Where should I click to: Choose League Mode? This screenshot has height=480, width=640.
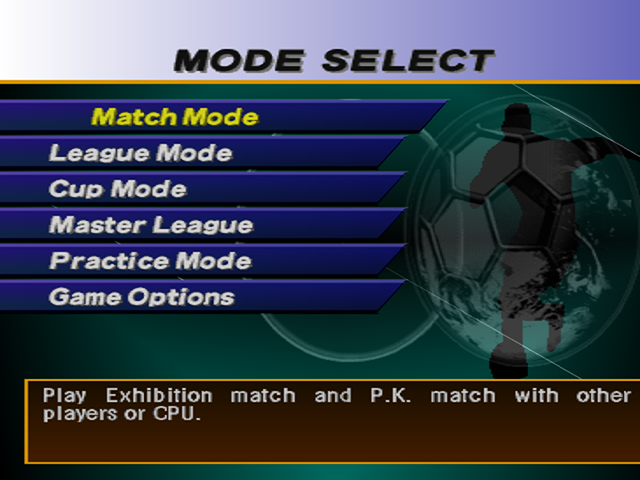pos(141,153)
